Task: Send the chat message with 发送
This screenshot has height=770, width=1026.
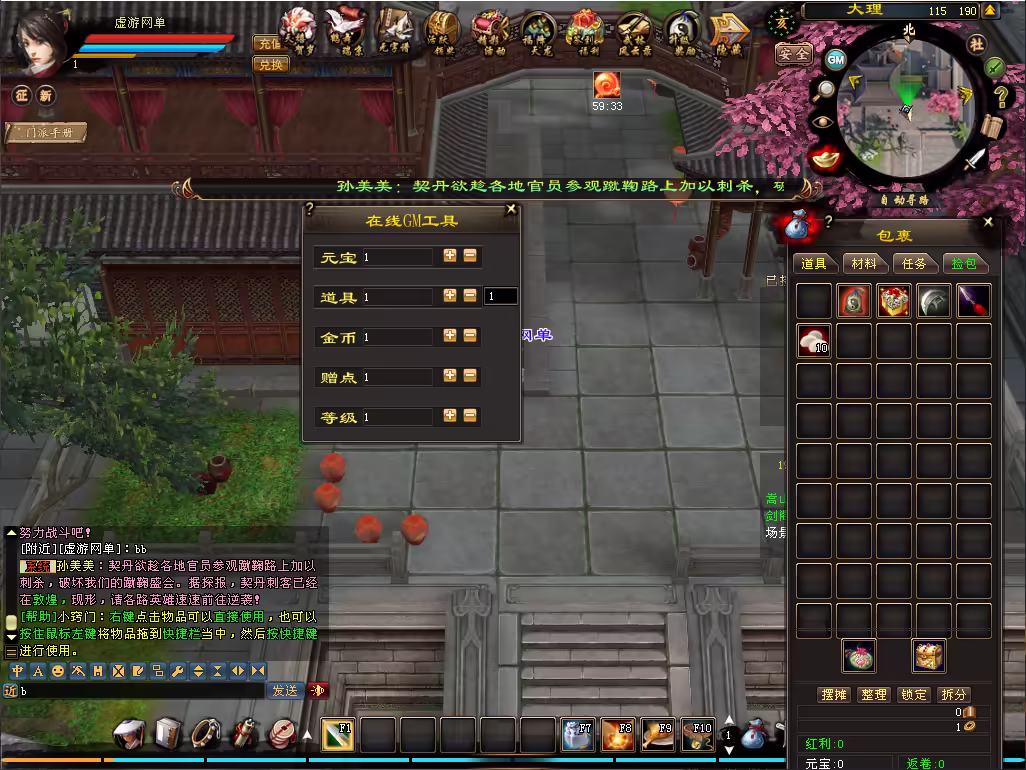Action: 285,690
